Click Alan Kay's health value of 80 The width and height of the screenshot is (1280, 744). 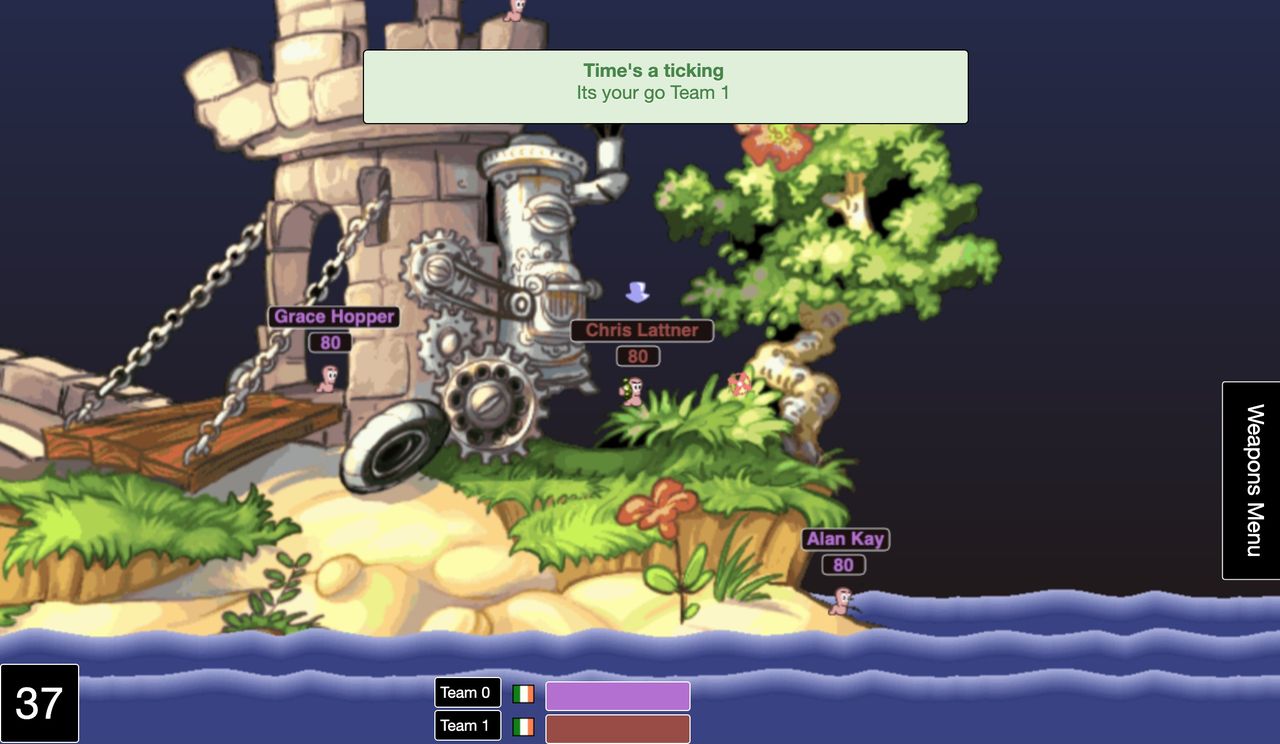pos(843,564)
